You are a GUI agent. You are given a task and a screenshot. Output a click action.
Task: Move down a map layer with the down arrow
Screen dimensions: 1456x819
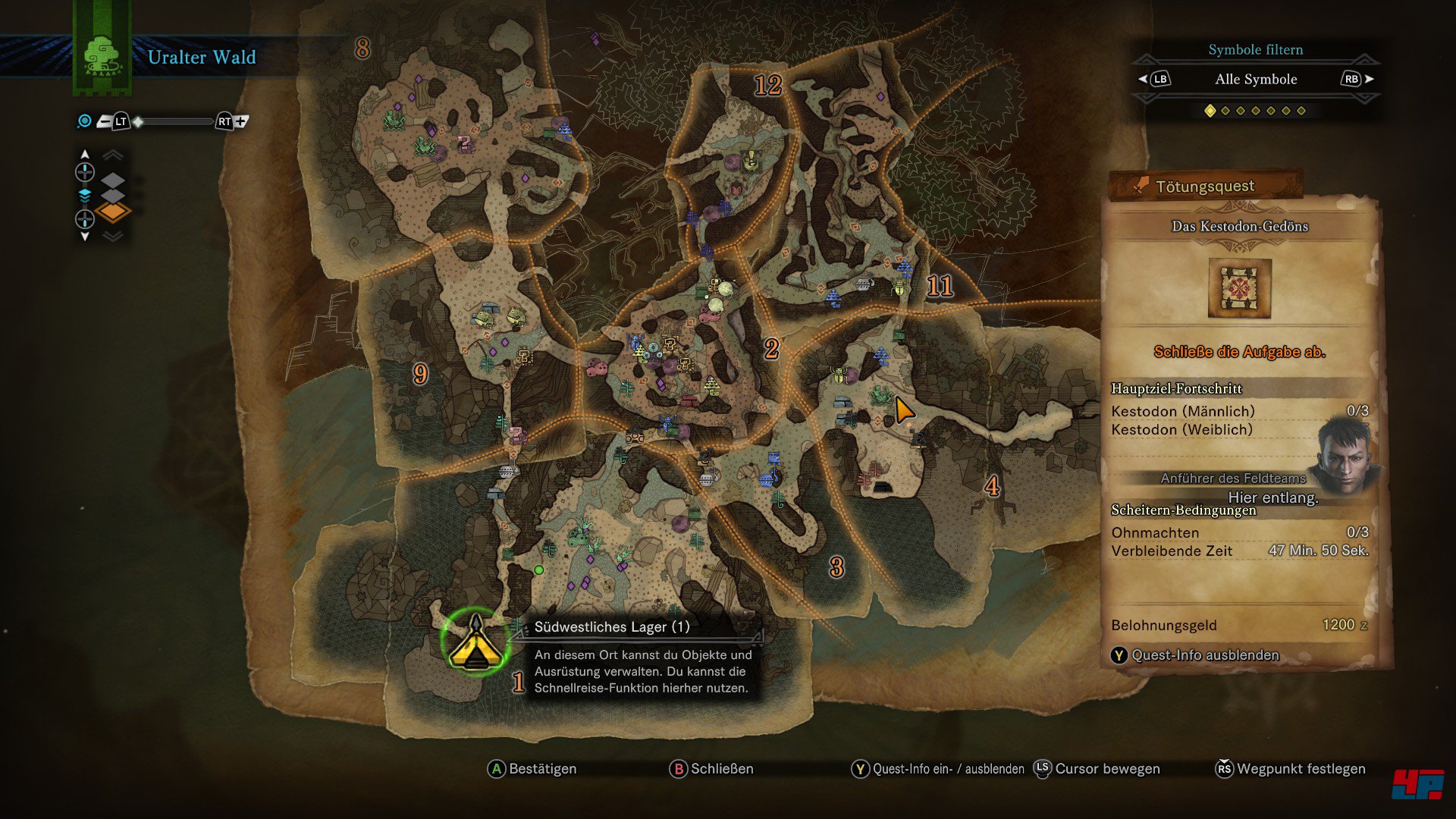point(85,237)
